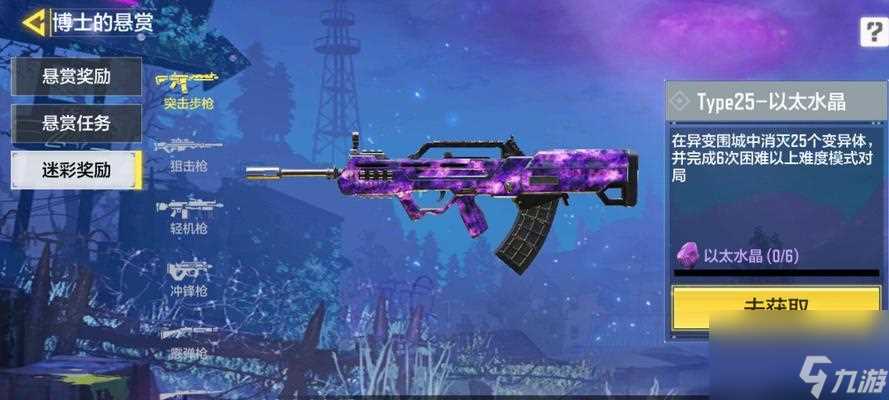Show the 轻机枪 weapon category
The width and height of the screenshot is (889, 400).
[187, 214]
